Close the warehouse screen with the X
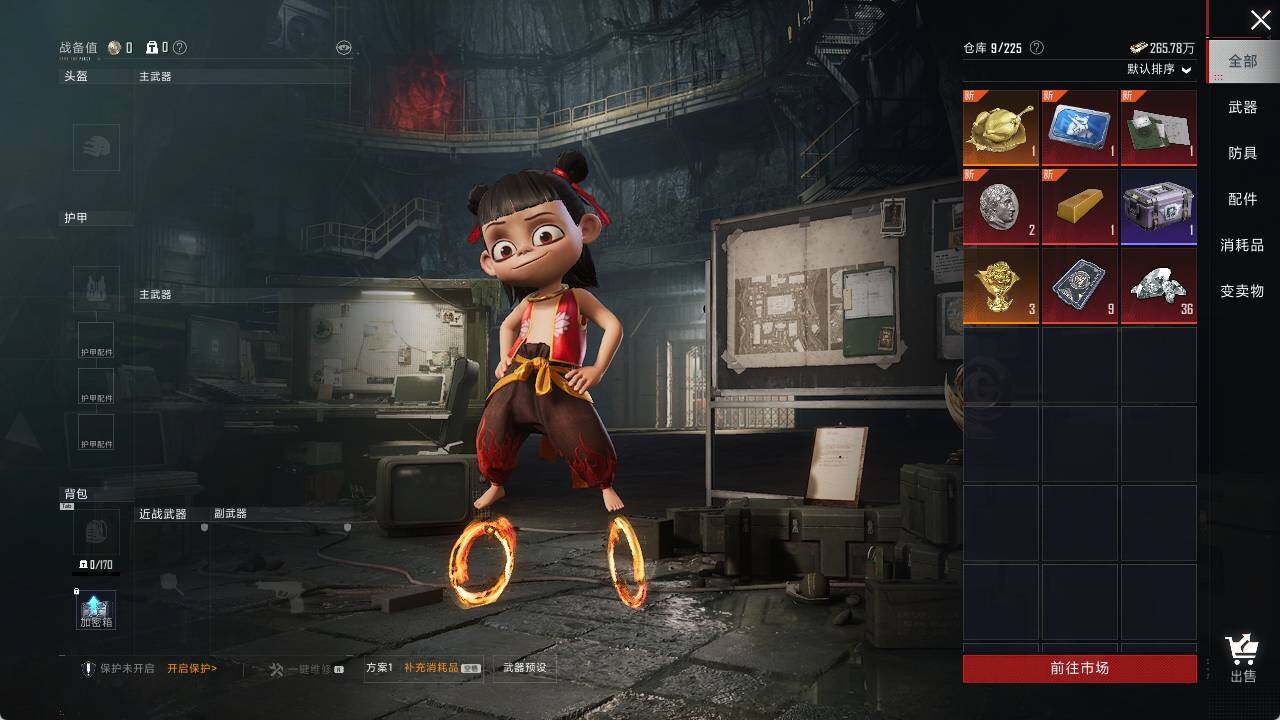1280x720 pixels. (x=1260, y=20)
